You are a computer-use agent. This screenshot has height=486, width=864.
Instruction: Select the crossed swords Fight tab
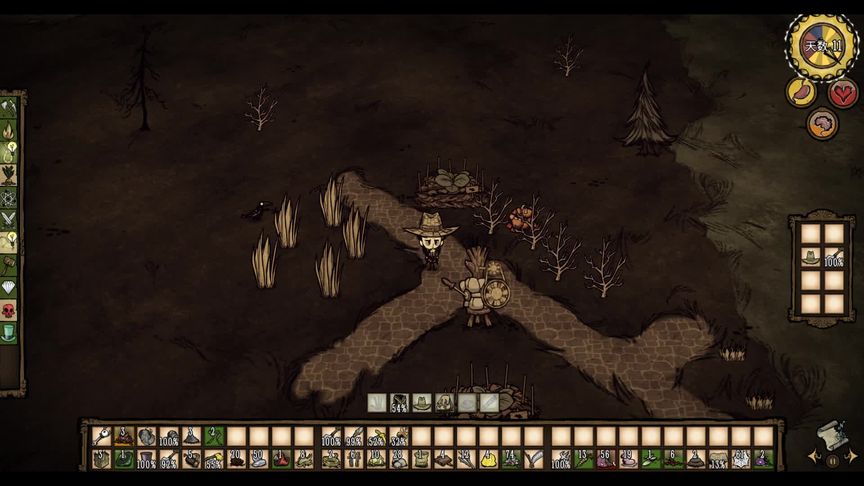[9, 218]
